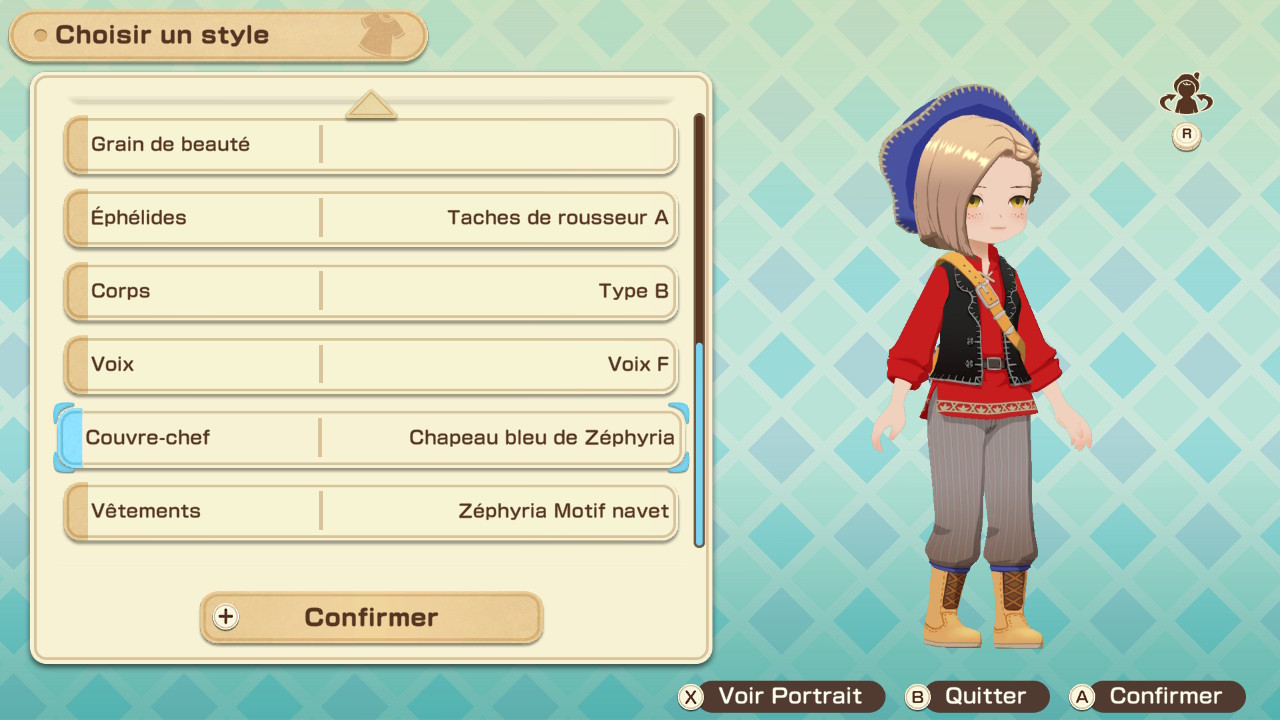Select the Voix F voice option
1280x720 pixels.
click(370, 364)
